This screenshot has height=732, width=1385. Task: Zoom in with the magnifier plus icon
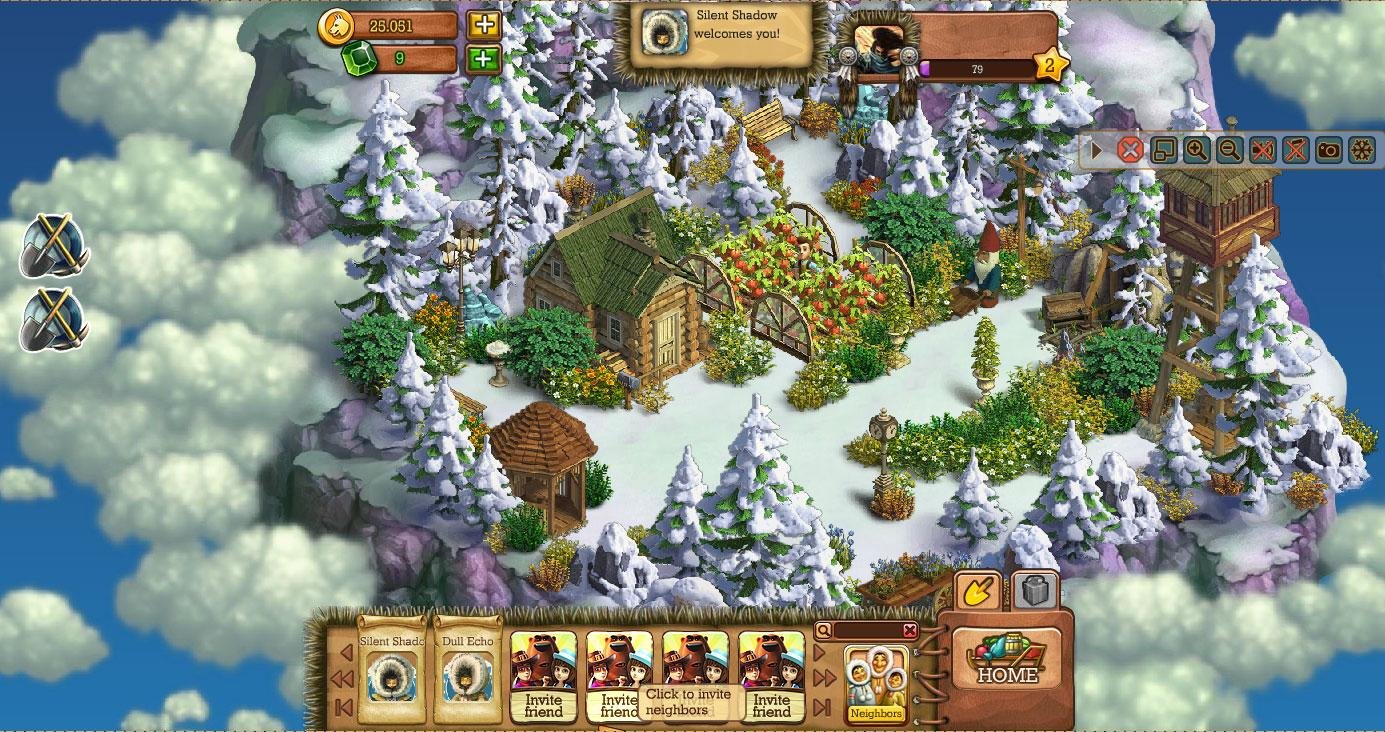[1196, 150]
